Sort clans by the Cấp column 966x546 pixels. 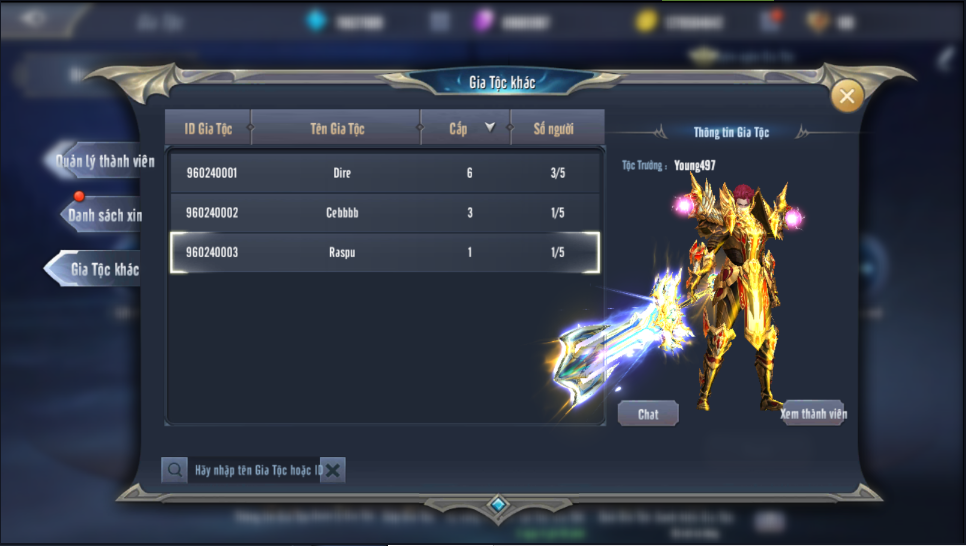tap(466, 129)
